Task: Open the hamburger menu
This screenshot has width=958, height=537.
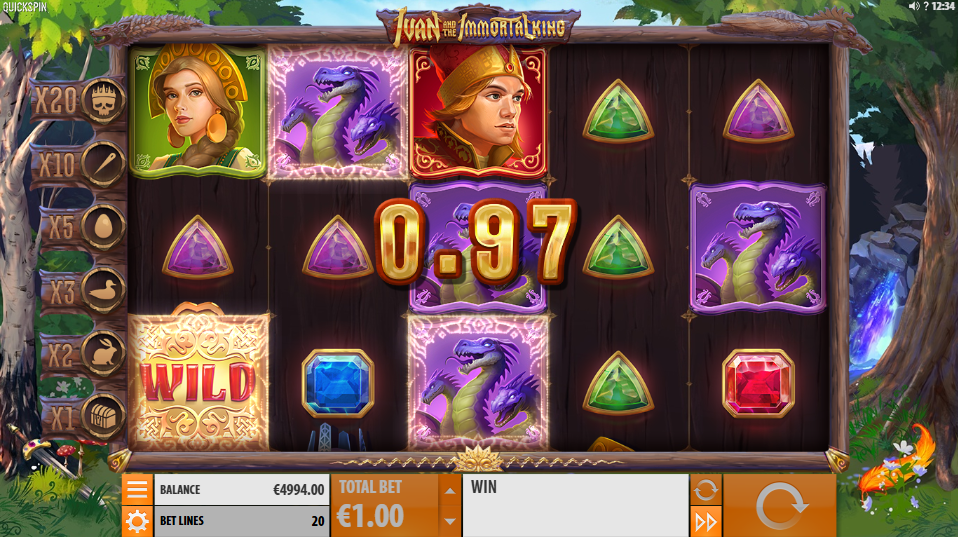Action: click(137, 489)
